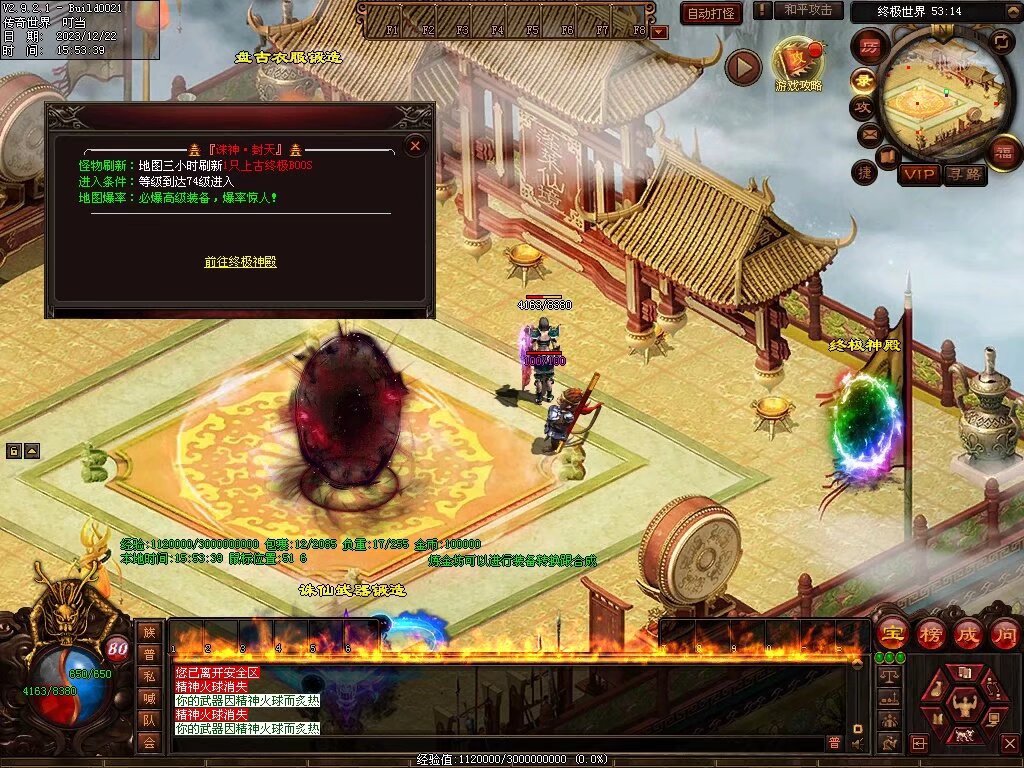
Task: Switch the 和平攻击 attack mode
Action: coord(807,10)
